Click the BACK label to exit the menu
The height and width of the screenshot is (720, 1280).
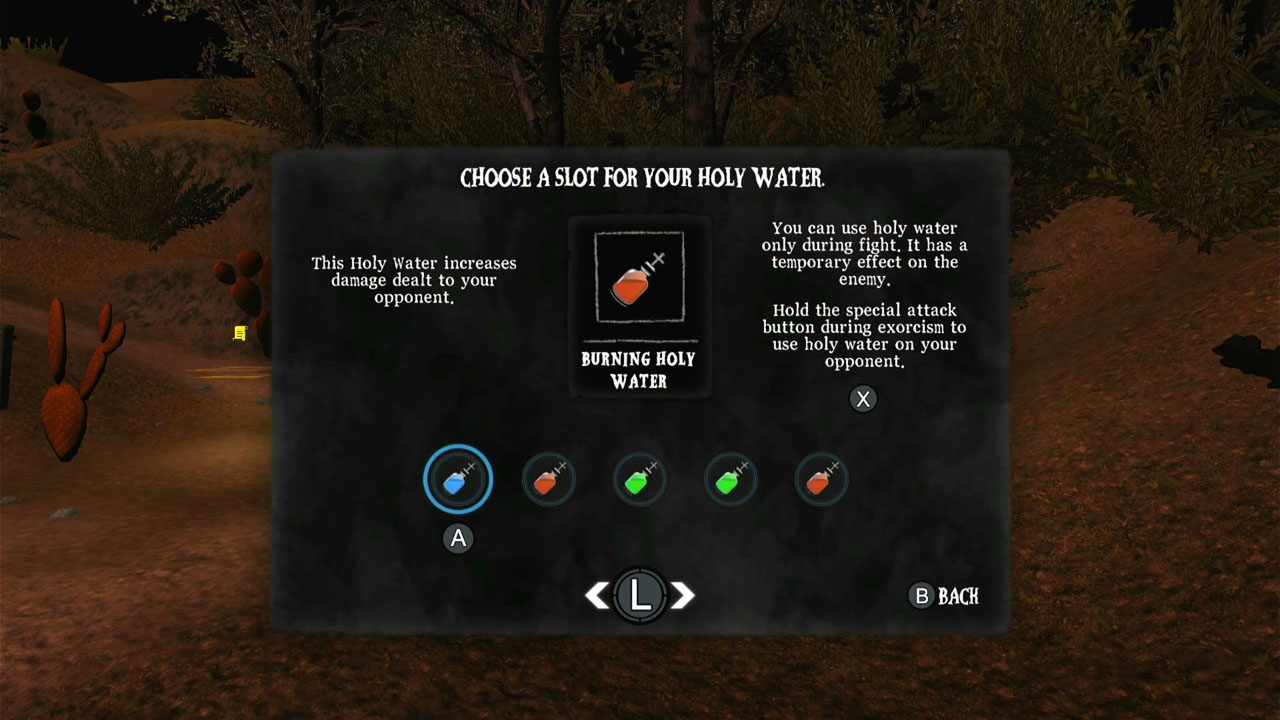(958, 597)
